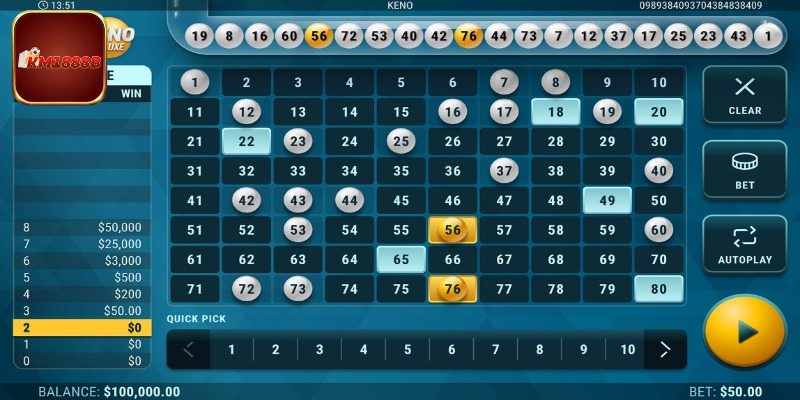800x400 pixels.
Task: Toggle number 18 on the keno grid
Action: 556,112
